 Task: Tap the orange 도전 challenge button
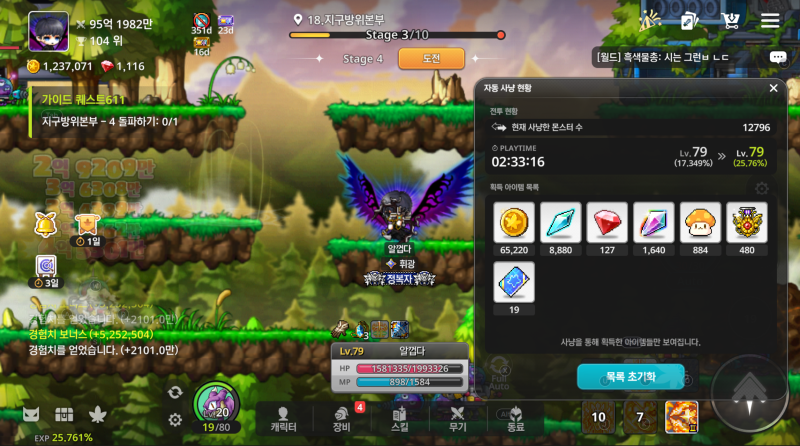coord(431,59)
